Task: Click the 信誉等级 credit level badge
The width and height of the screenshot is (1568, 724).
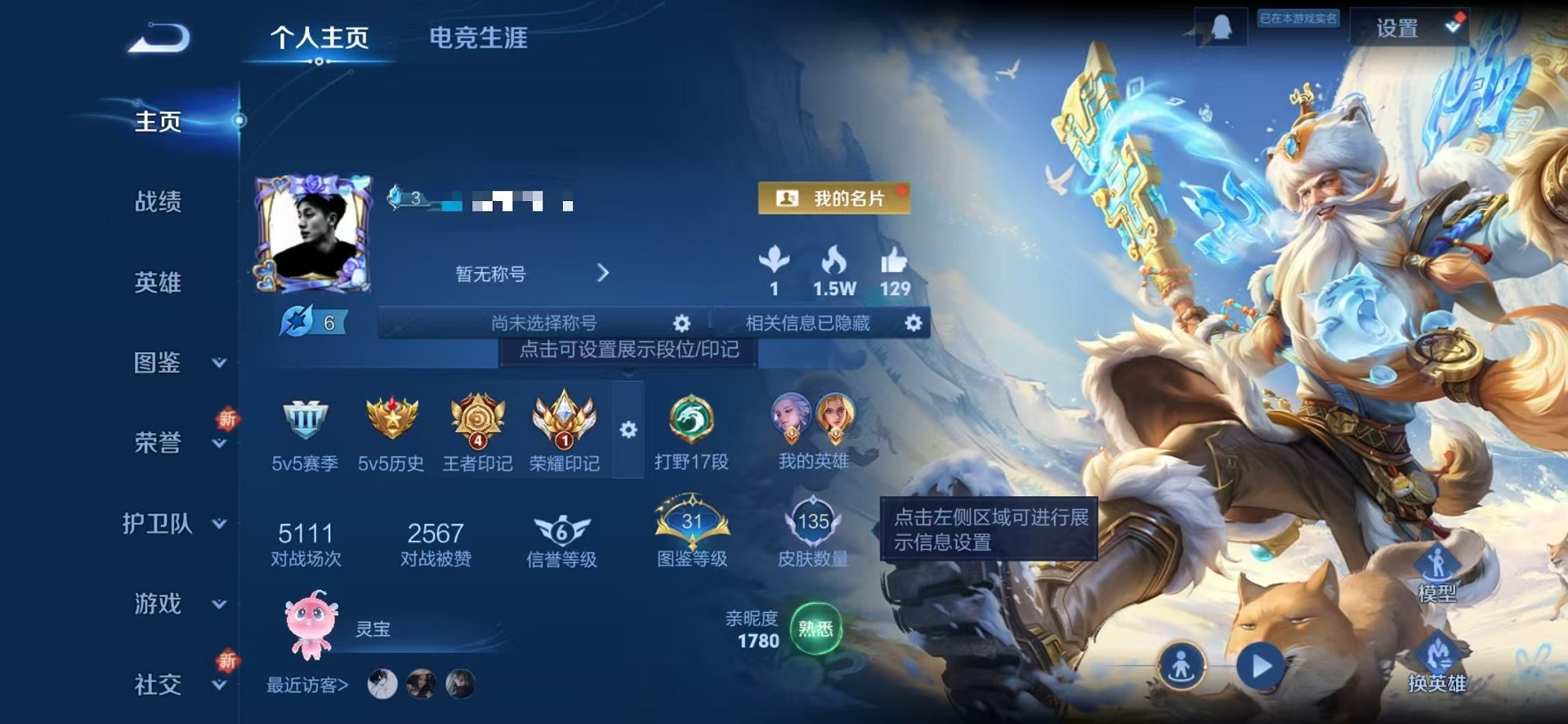Action: 561,530
